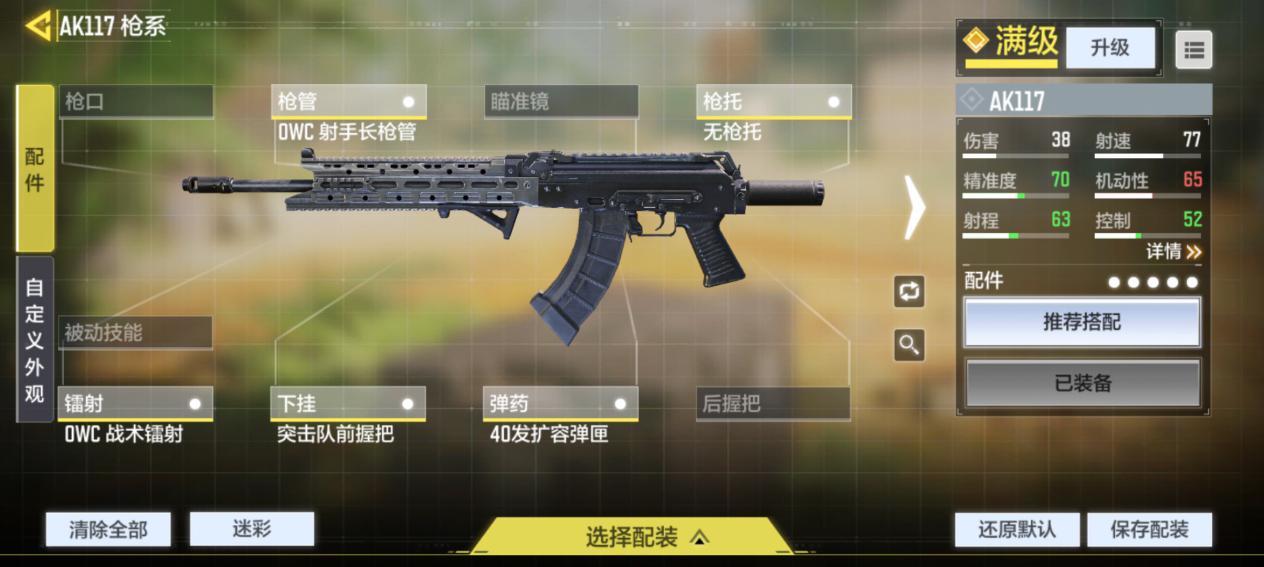The image size is (1264, 567).
Task: Open the 弹药 ammunition slot
Action: pos(561,403)
